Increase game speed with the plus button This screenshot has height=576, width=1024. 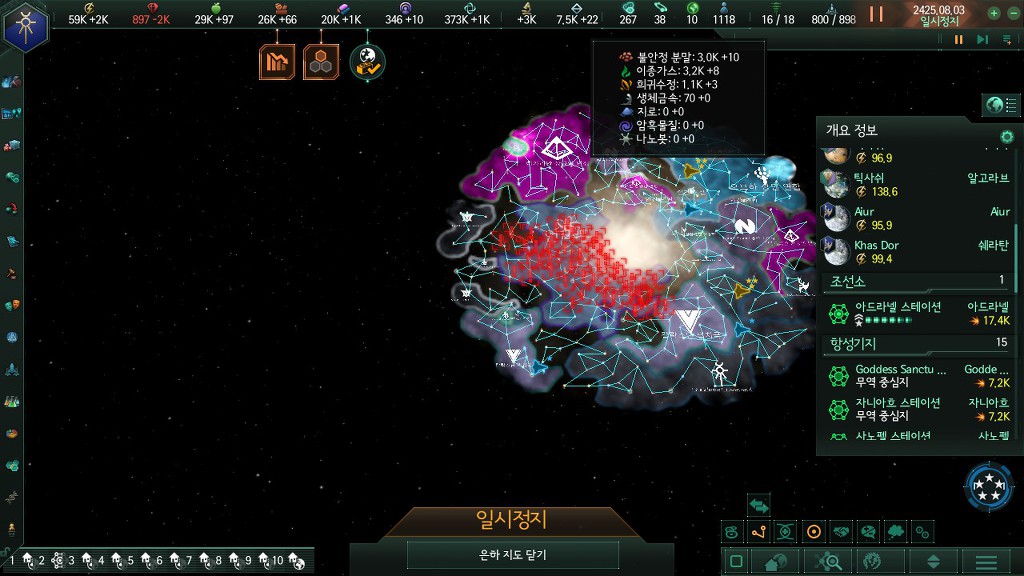tap(993, 14)
